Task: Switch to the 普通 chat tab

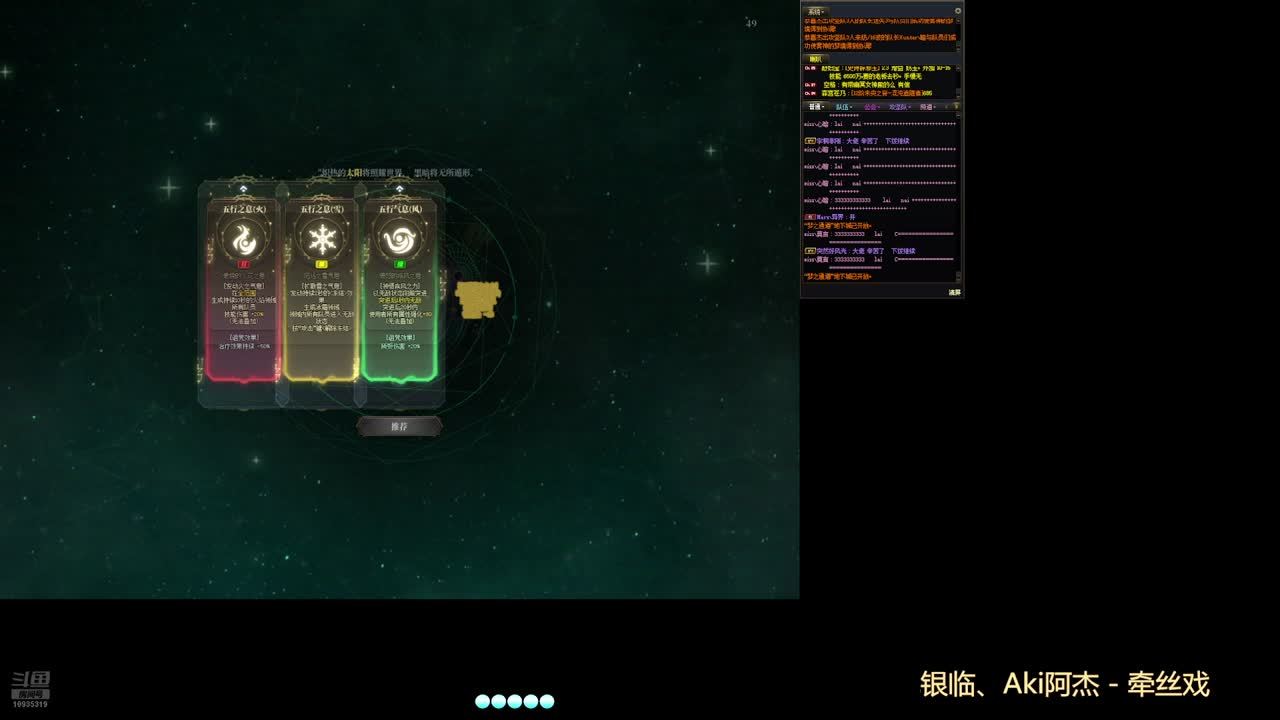Action: pyautogui.click(x=816, y=106)
